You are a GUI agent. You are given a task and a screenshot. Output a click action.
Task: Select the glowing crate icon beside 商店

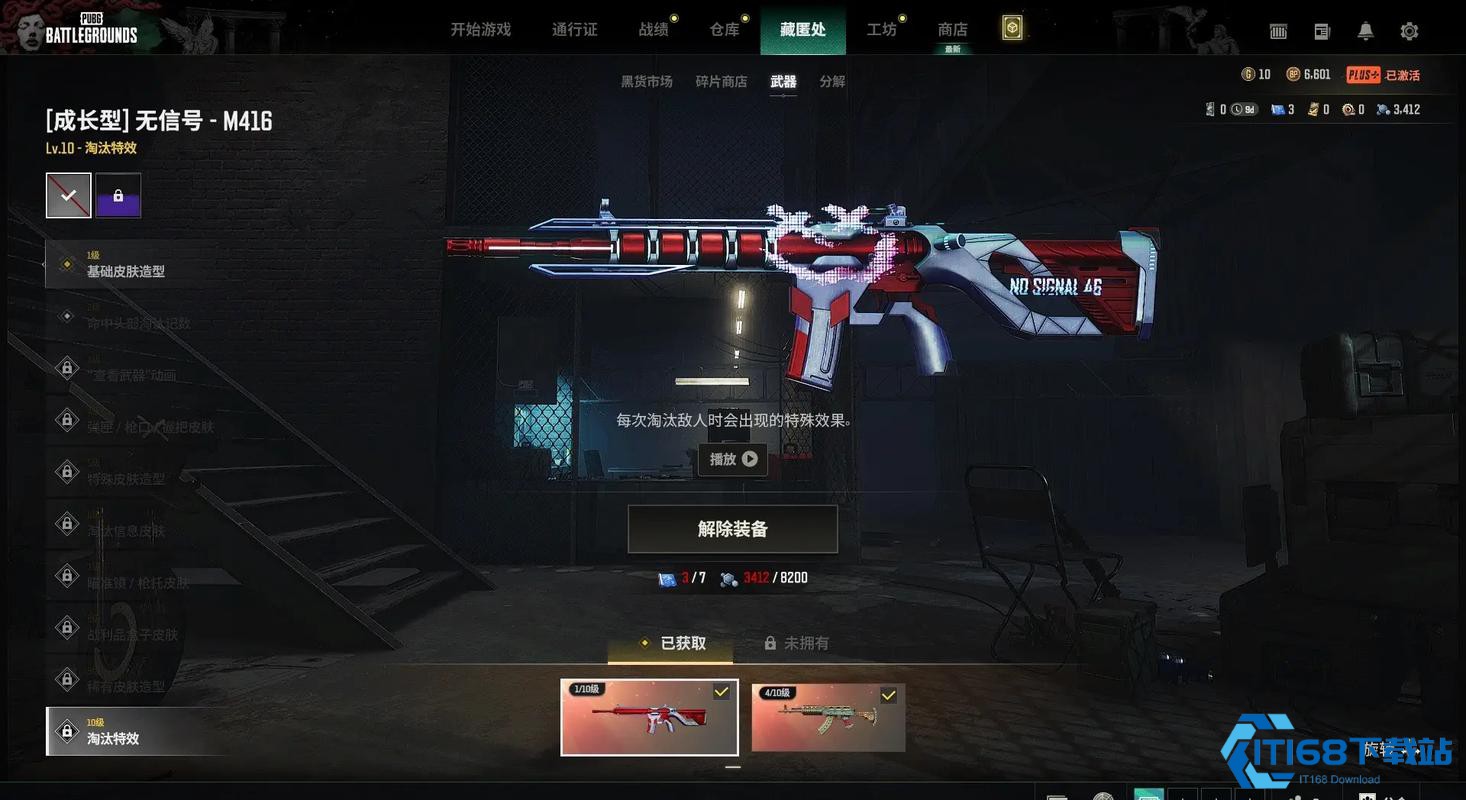1012,28
